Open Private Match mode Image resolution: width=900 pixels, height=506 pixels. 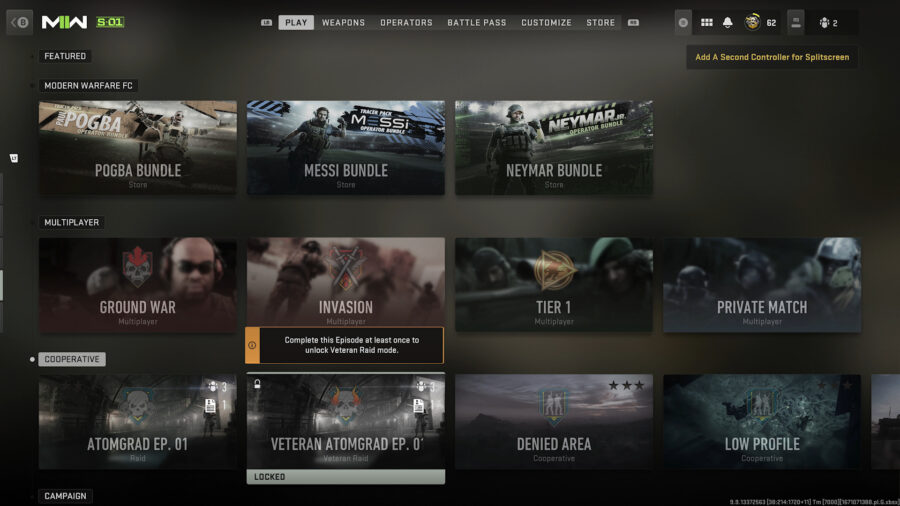tap(762, 284)
